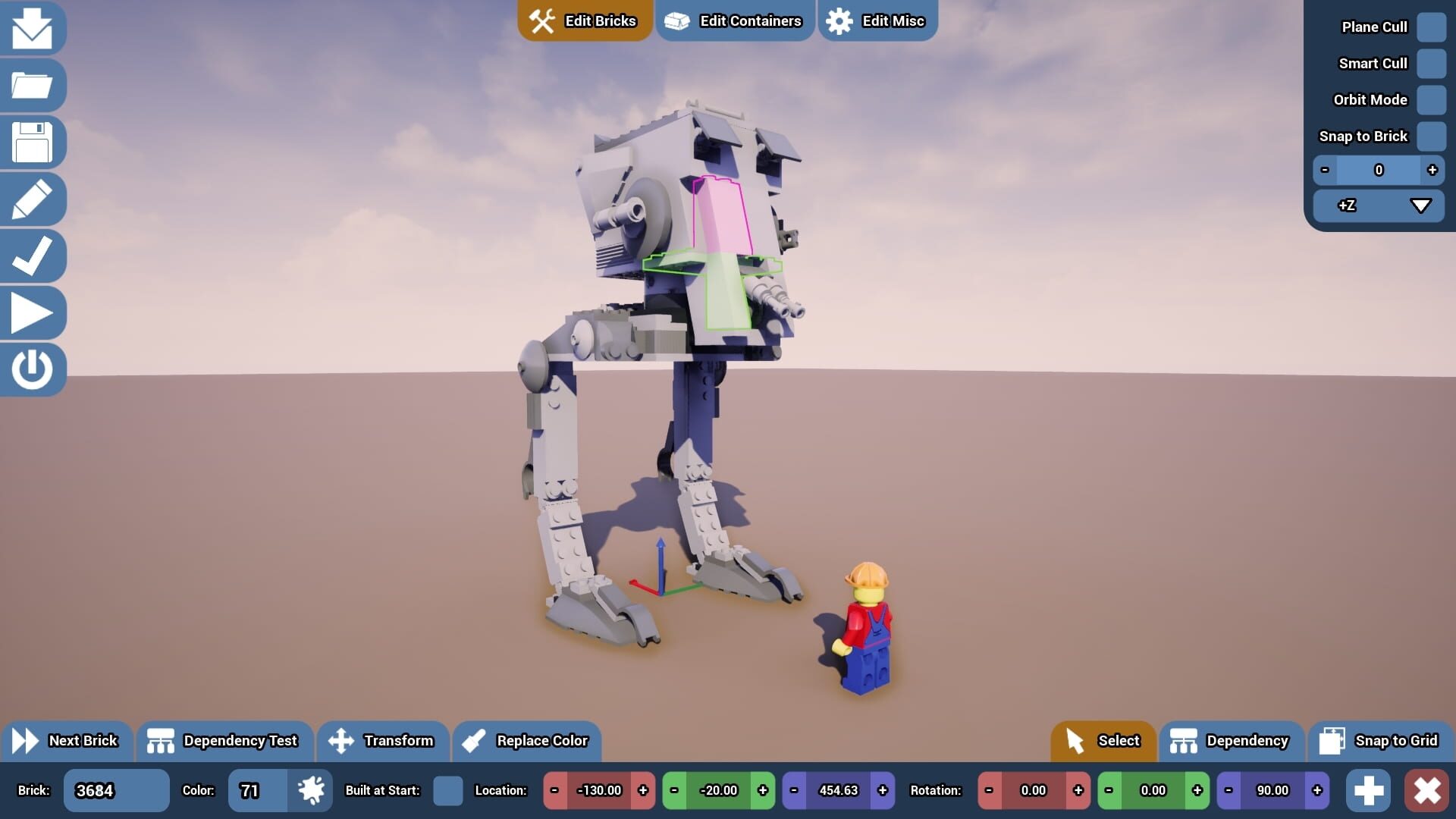1456x819 pixels.
Task: Enable Plane Cull
Action: (1432, 27)
